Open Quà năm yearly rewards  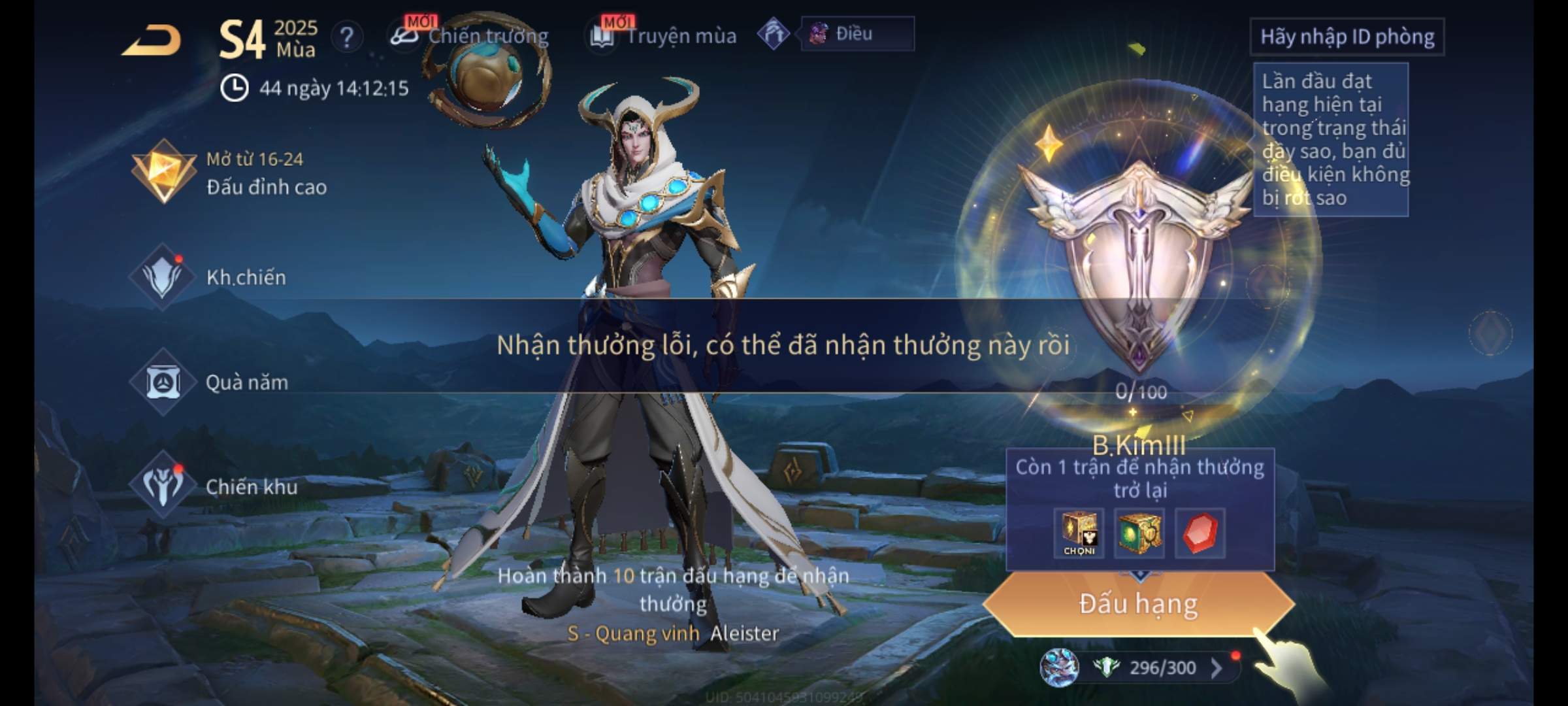(210, 382)
